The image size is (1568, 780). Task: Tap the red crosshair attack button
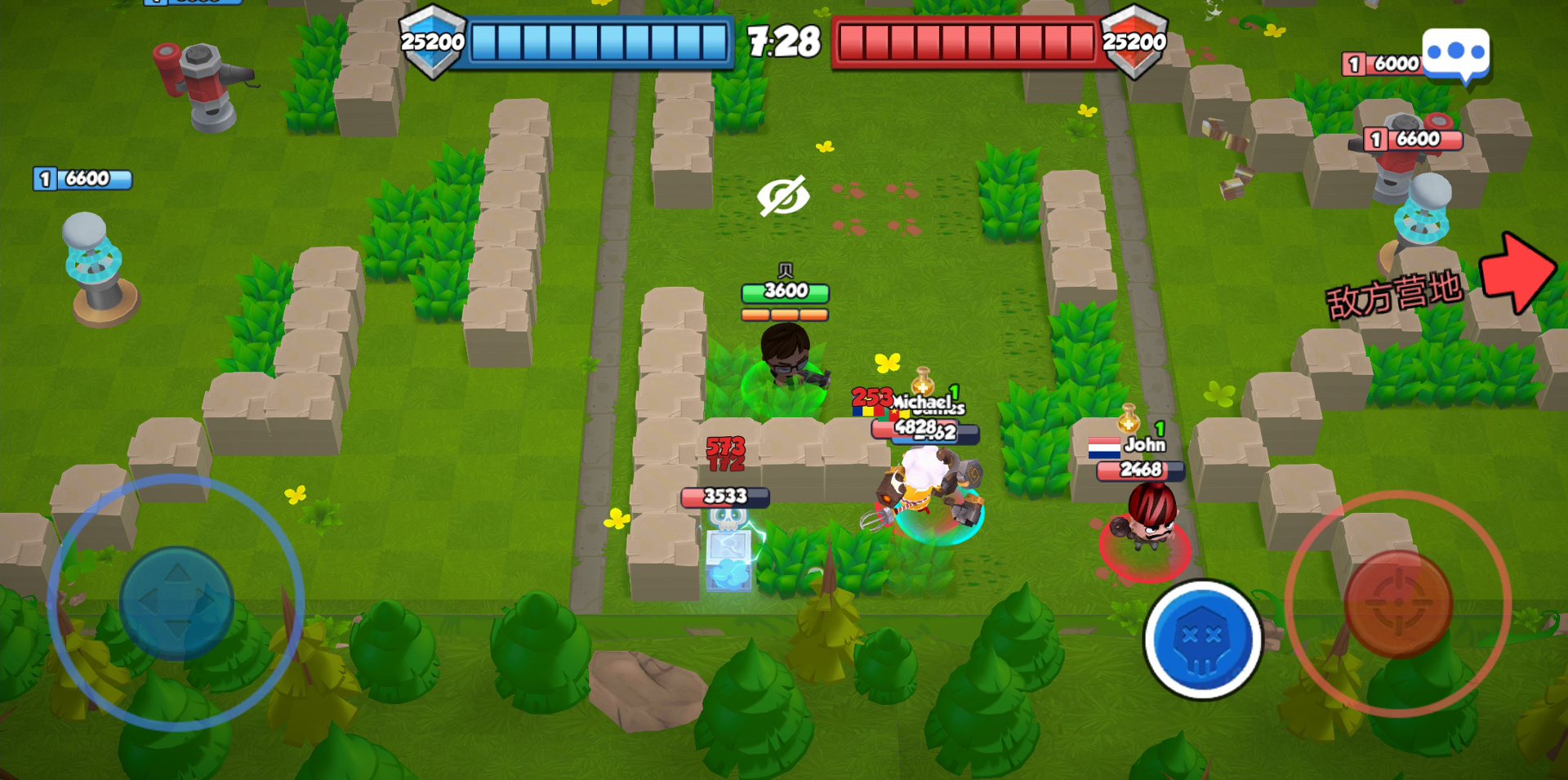[1397, 604]
